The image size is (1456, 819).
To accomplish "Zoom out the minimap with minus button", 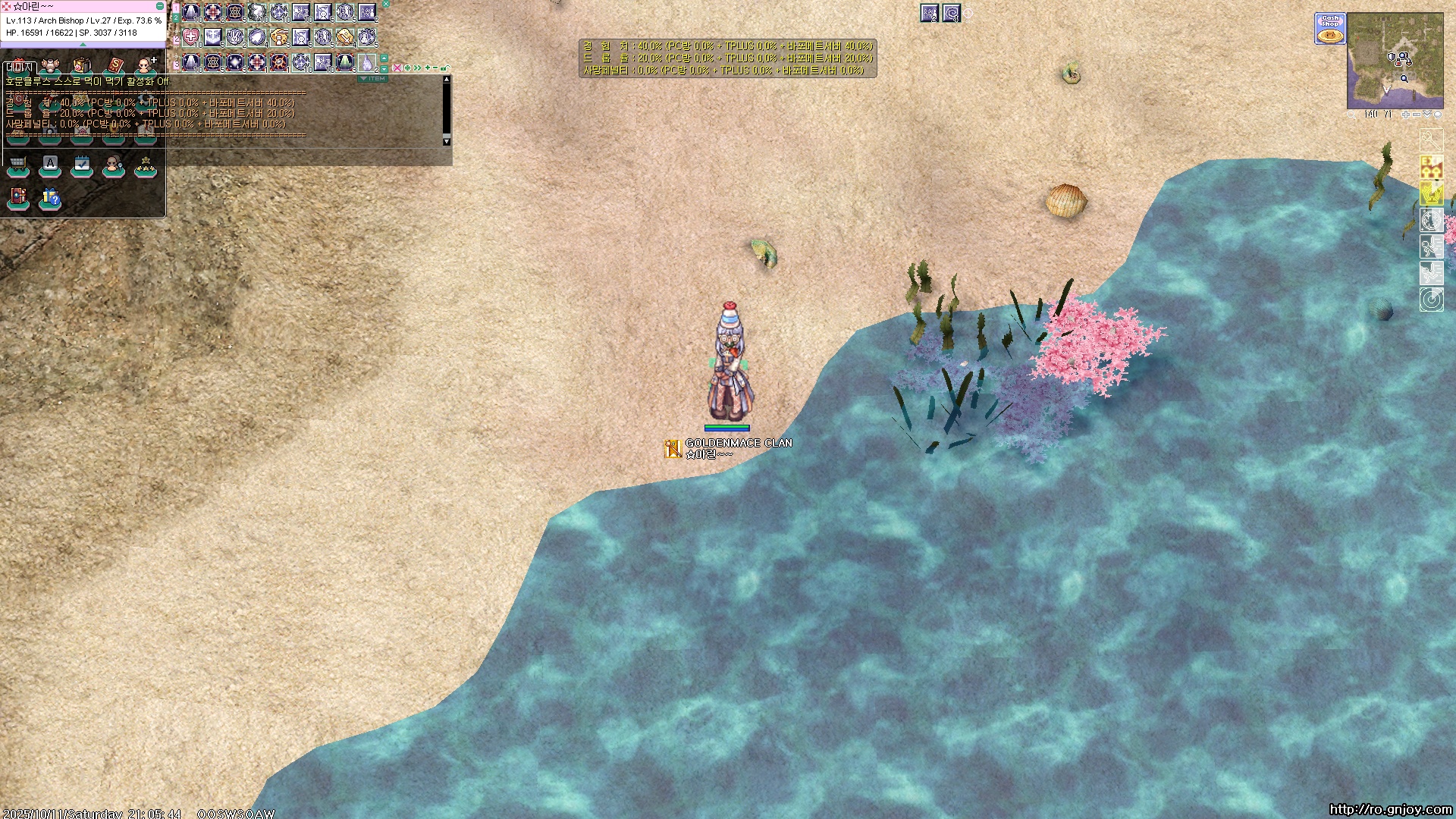I will tap(1416, 115).
